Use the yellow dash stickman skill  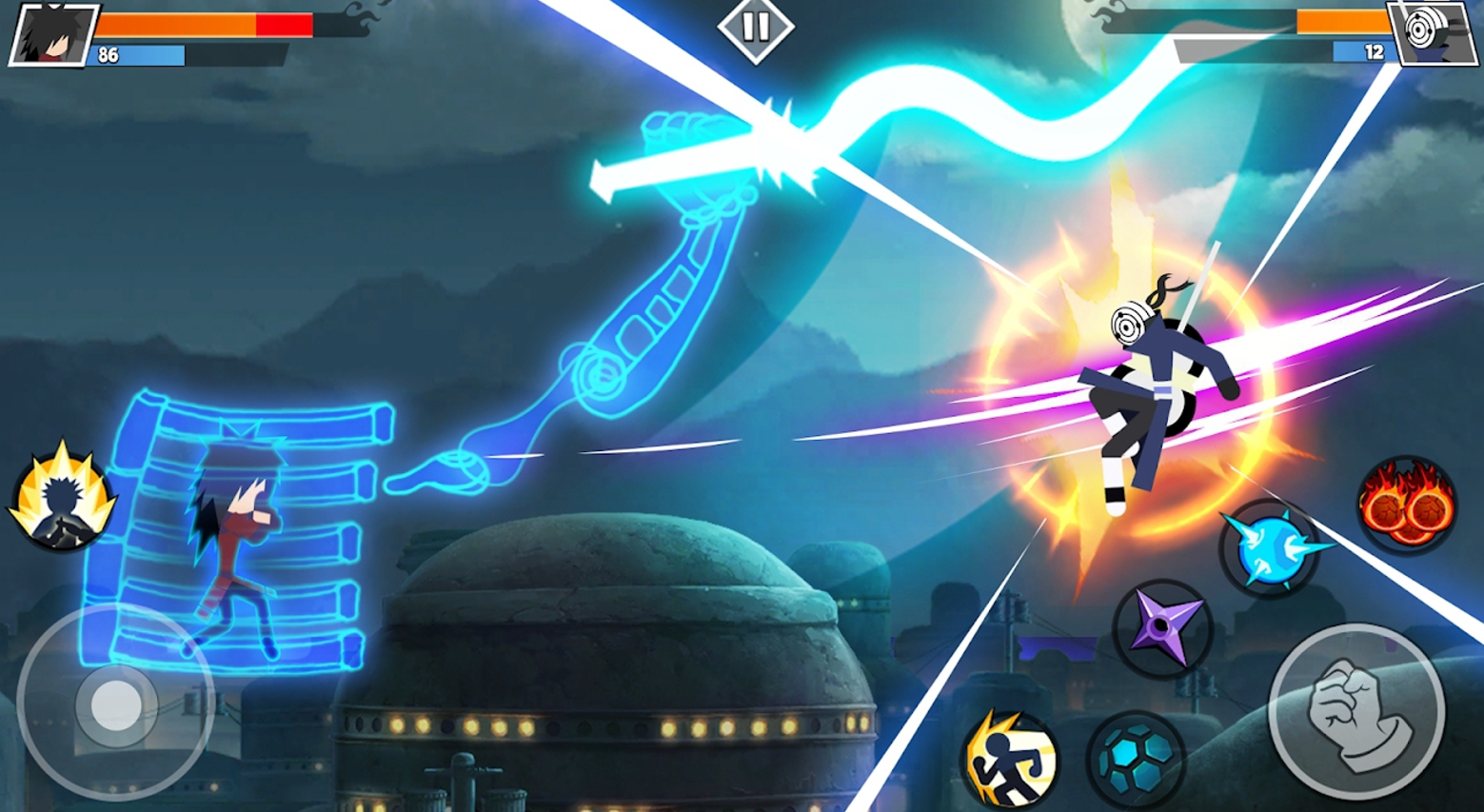[x=1009, y=759]
